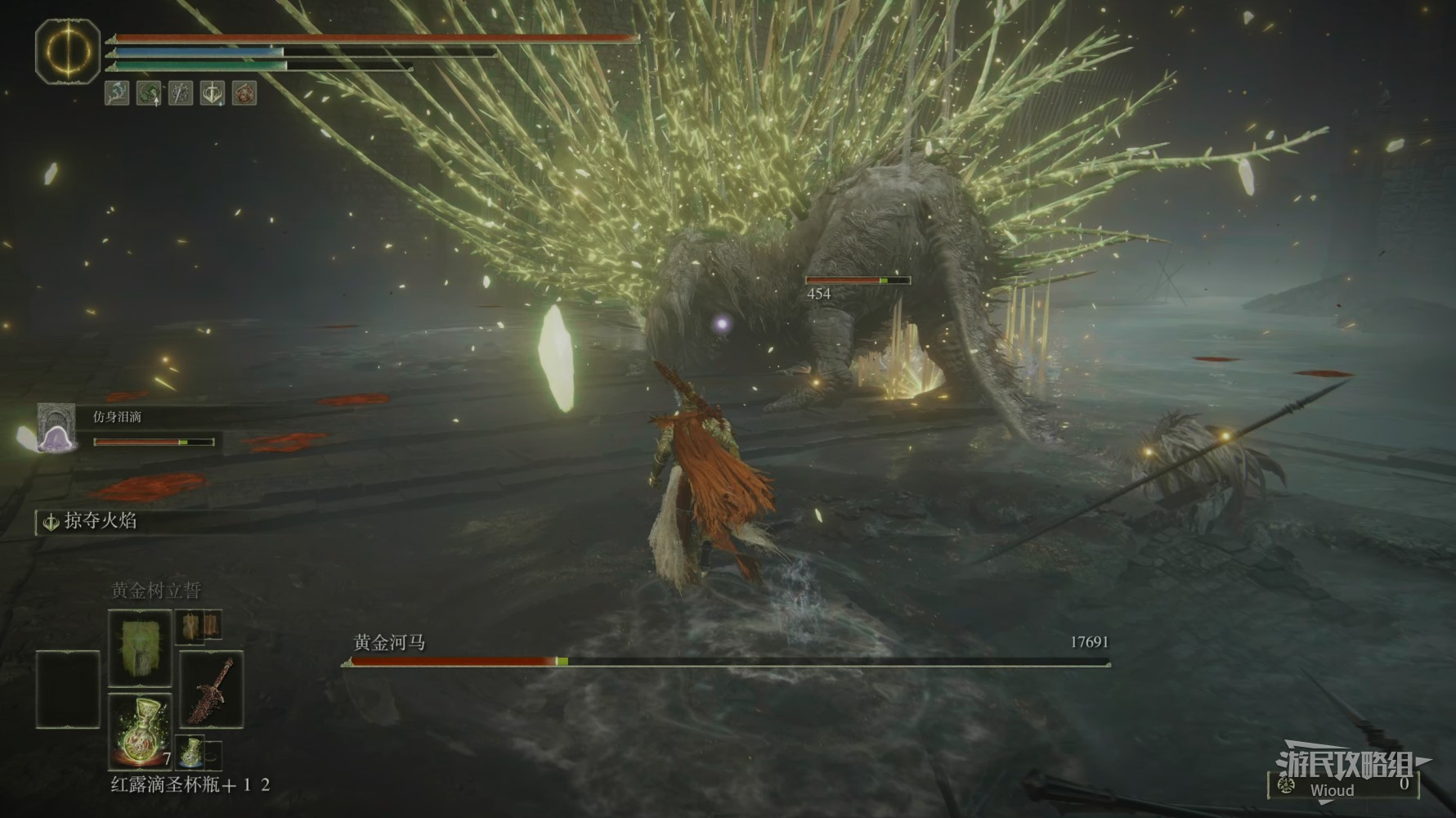Click the blue lightning branch buff icon
Screen dimensions: 1456x818
click(117, 92)
